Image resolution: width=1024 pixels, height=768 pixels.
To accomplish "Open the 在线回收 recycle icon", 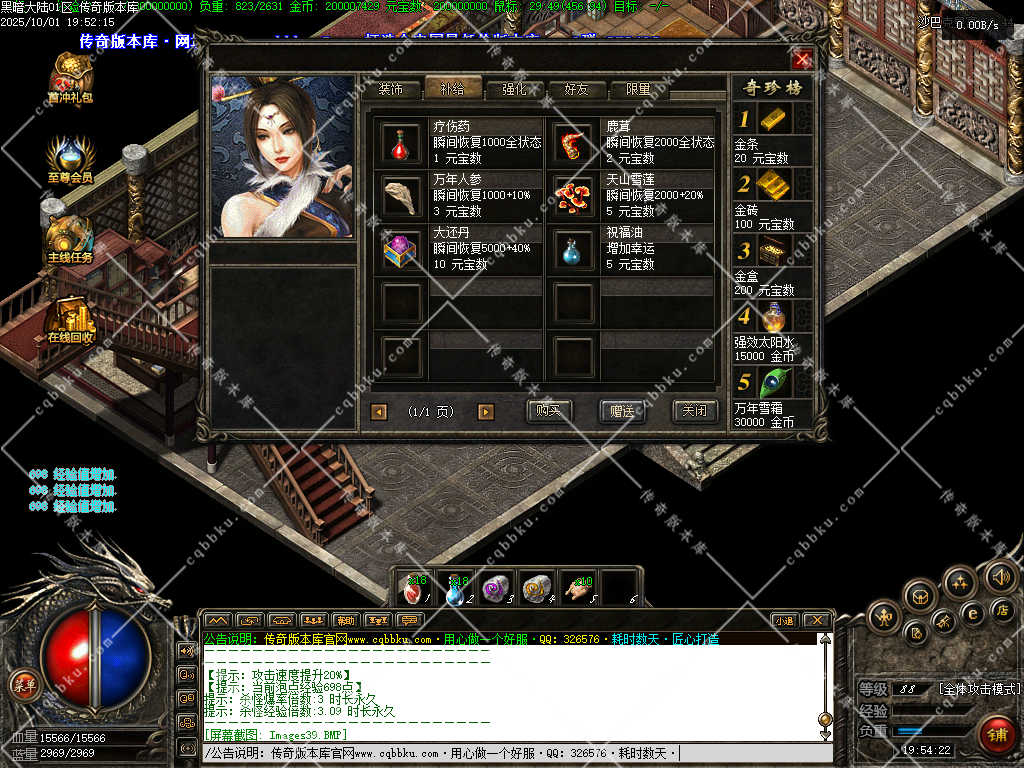I will (70, 320).
